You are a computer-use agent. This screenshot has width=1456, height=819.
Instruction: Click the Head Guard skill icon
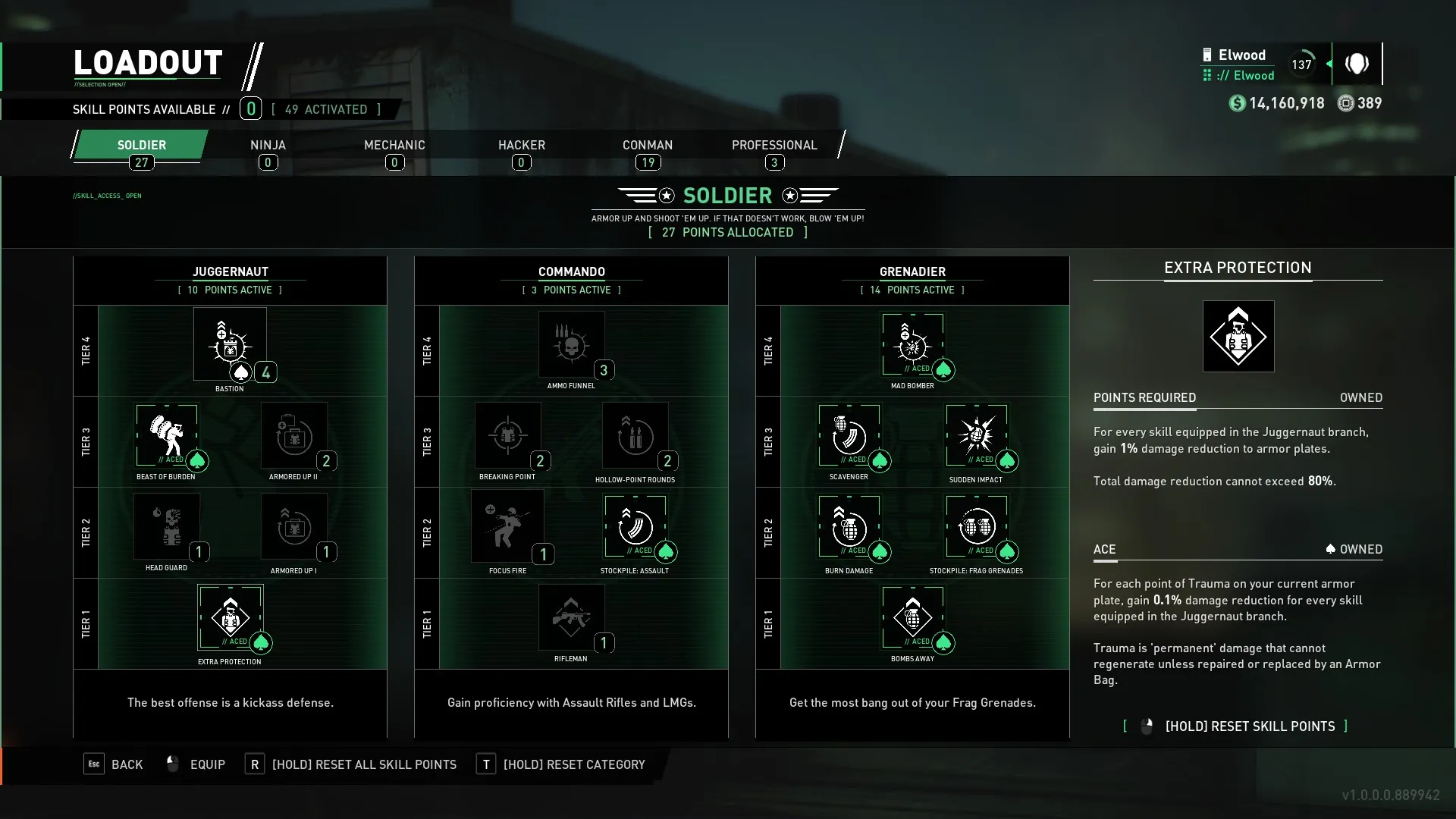(167, 526)
